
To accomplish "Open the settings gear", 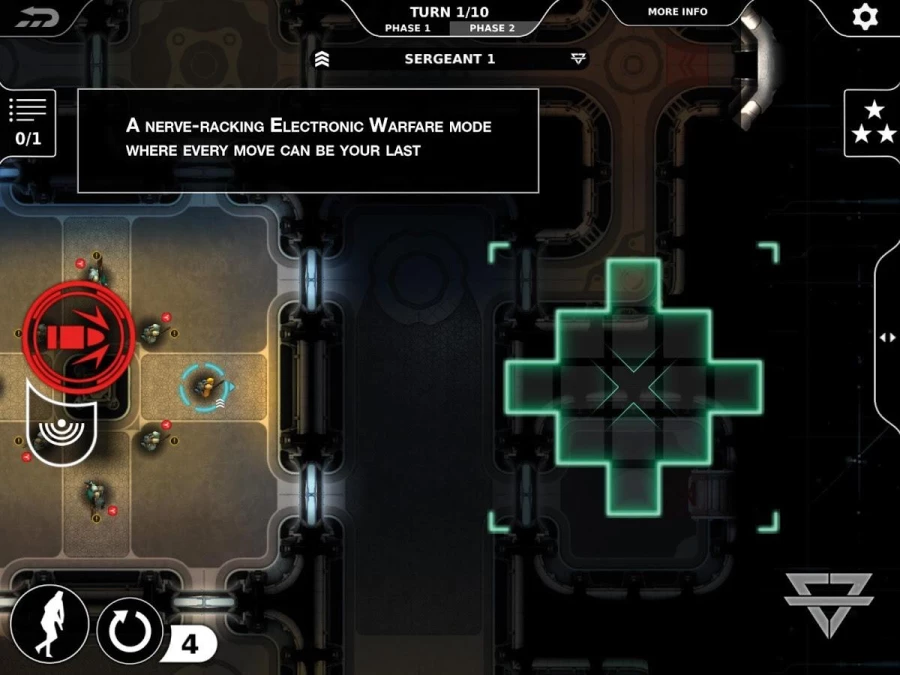I will [x=863, y=17].
